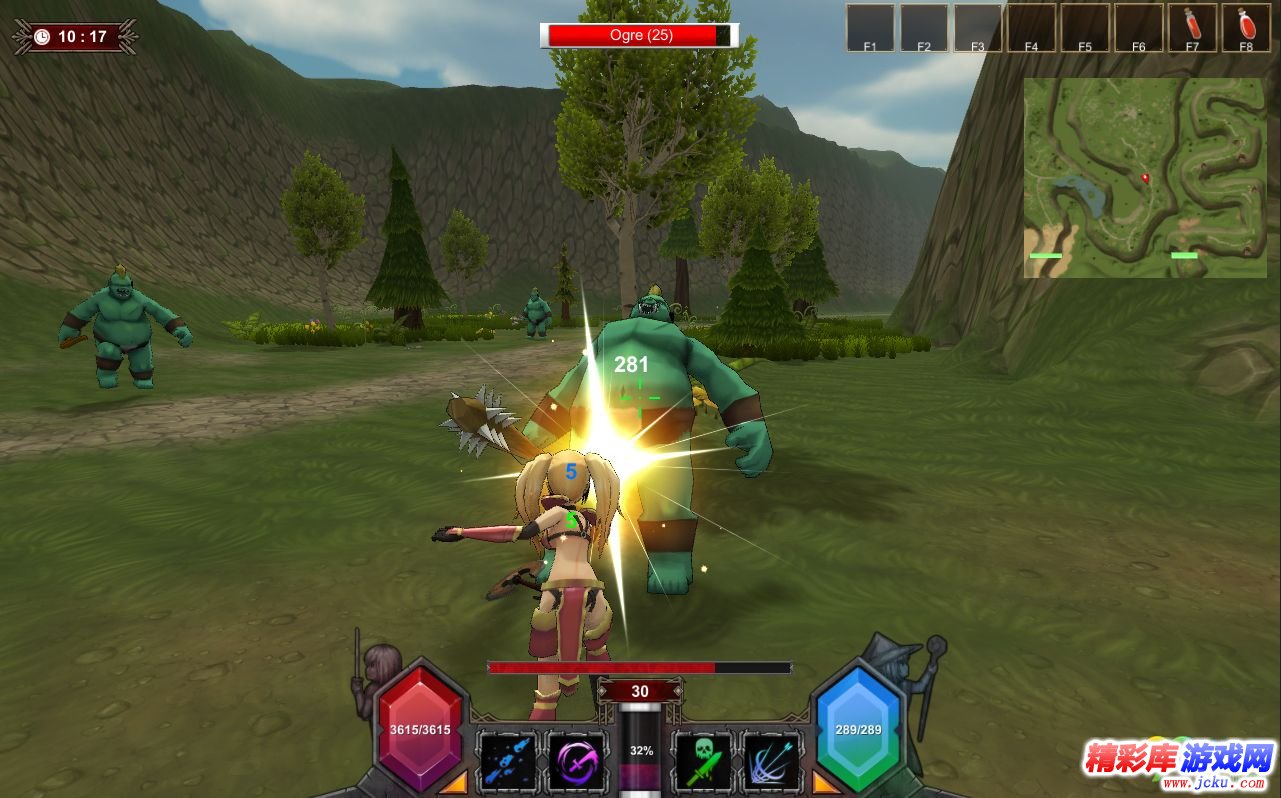Select the empty F4 hotbar slot
This screenshot has height=798, width=1281.
click(x=1031, y=28)
